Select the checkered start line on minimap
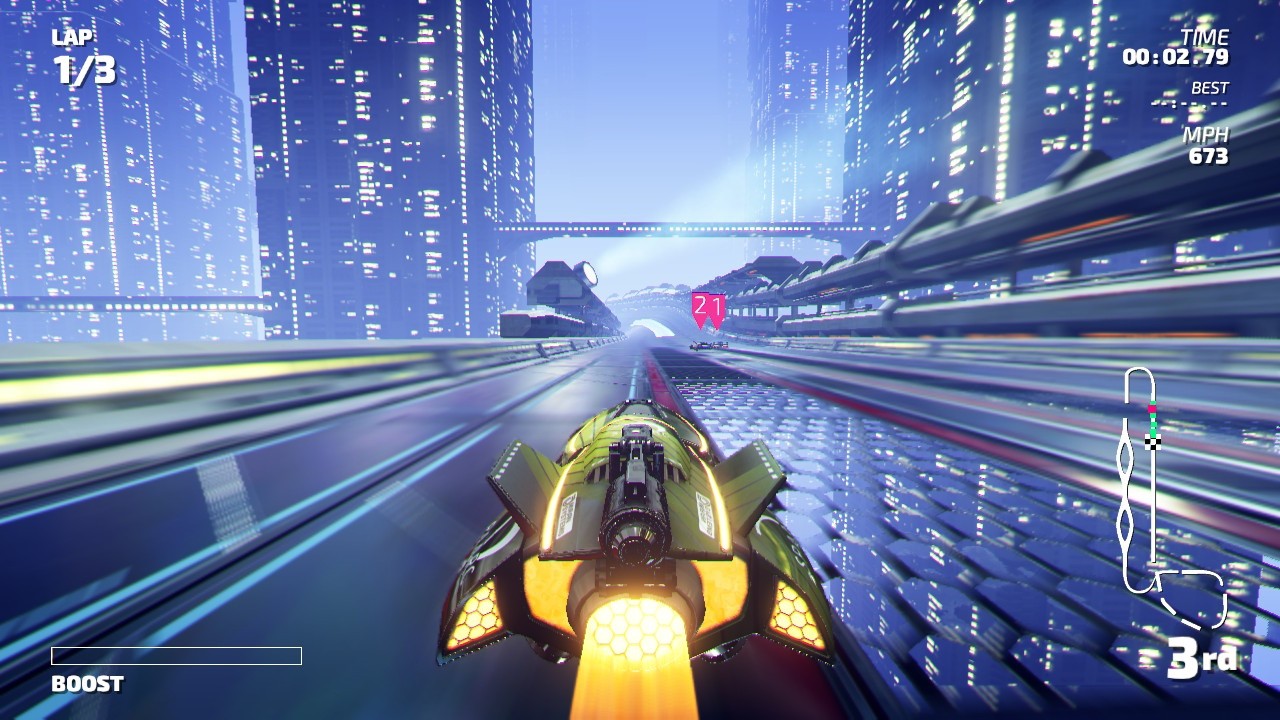 coord(1152,442)
